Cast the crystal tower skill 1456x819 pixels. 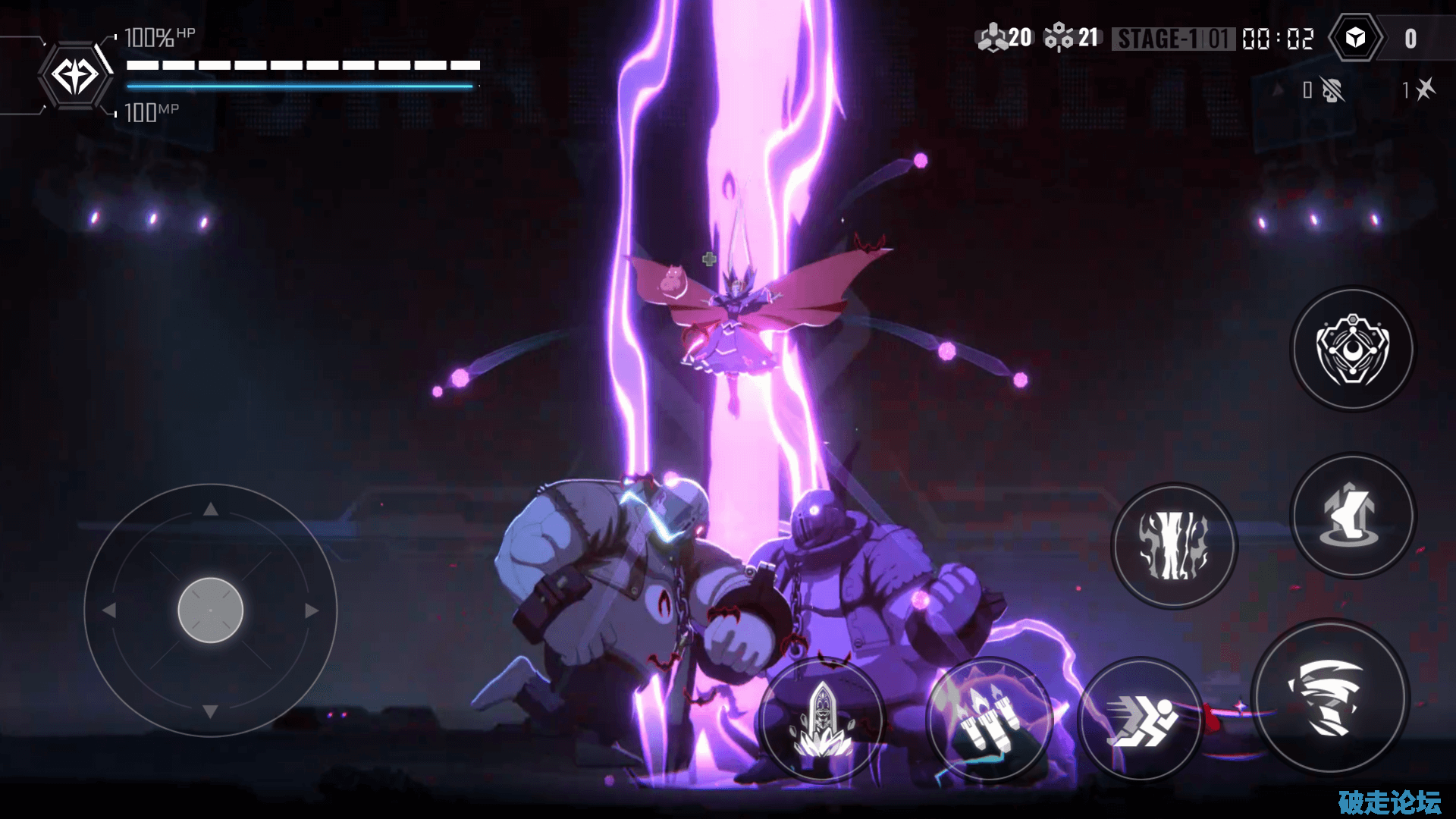pos(822,719)
